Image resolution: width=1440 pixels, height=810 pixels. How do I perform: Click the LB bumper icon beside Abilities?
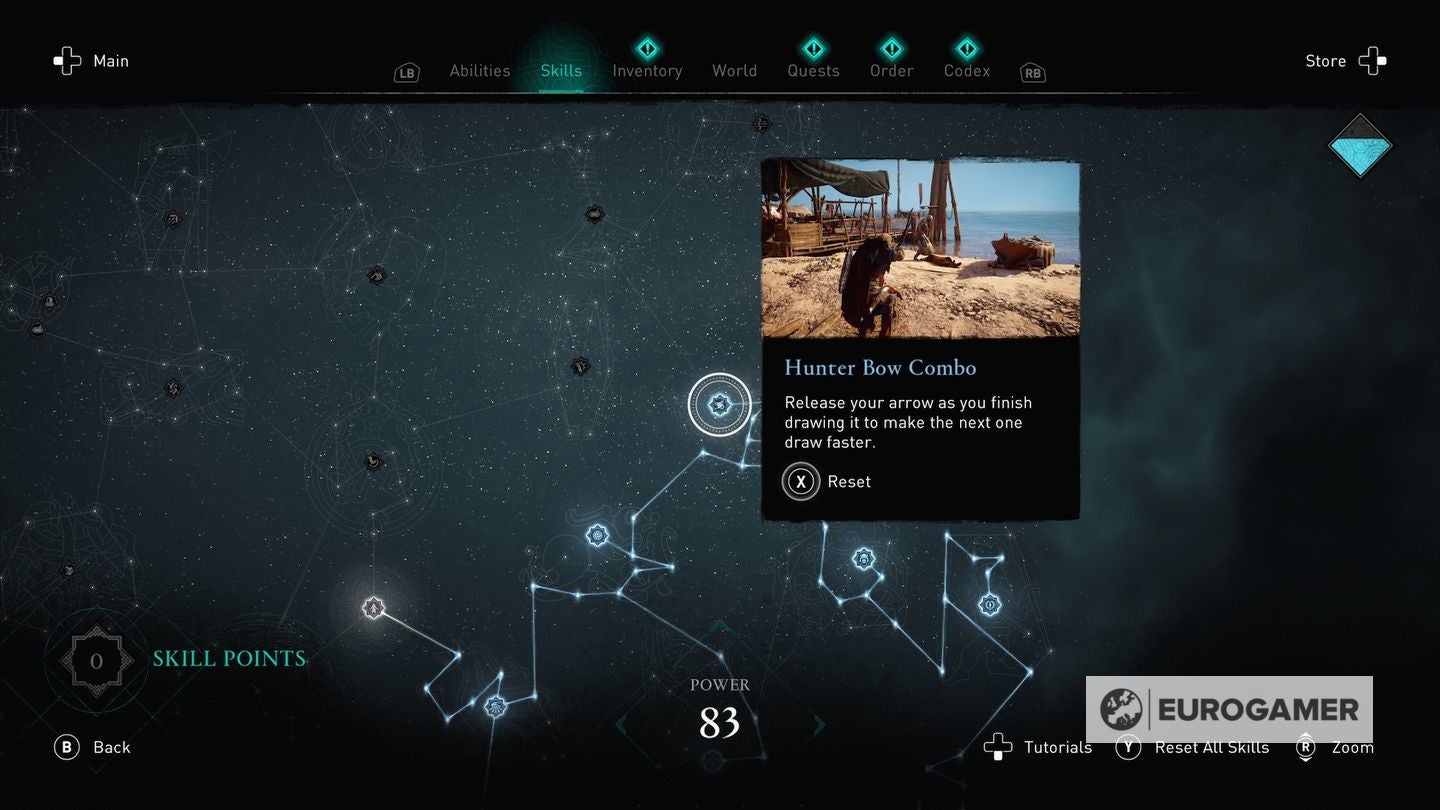click(406, 72)
